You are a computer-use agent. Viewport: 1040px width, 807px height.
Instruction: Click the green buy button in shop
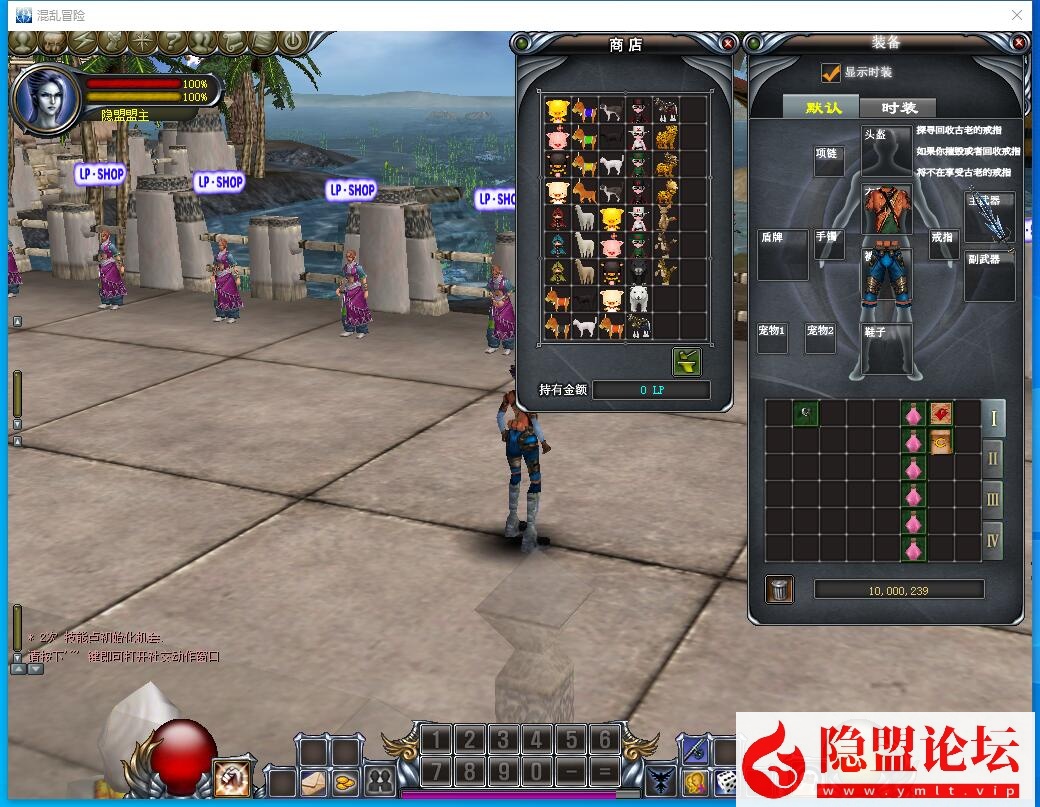[687, 361]
